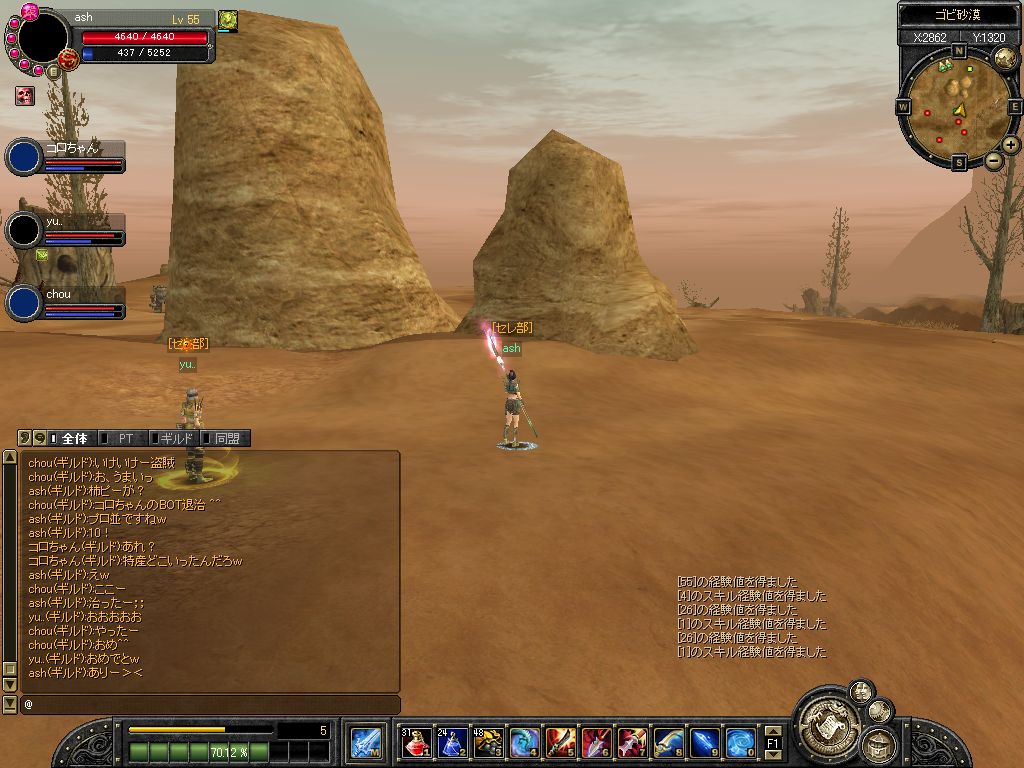Viewport: 1024px width, 768px height.
Task: Switch to the 同盟 chat tab
Action: tap(226, 438)
